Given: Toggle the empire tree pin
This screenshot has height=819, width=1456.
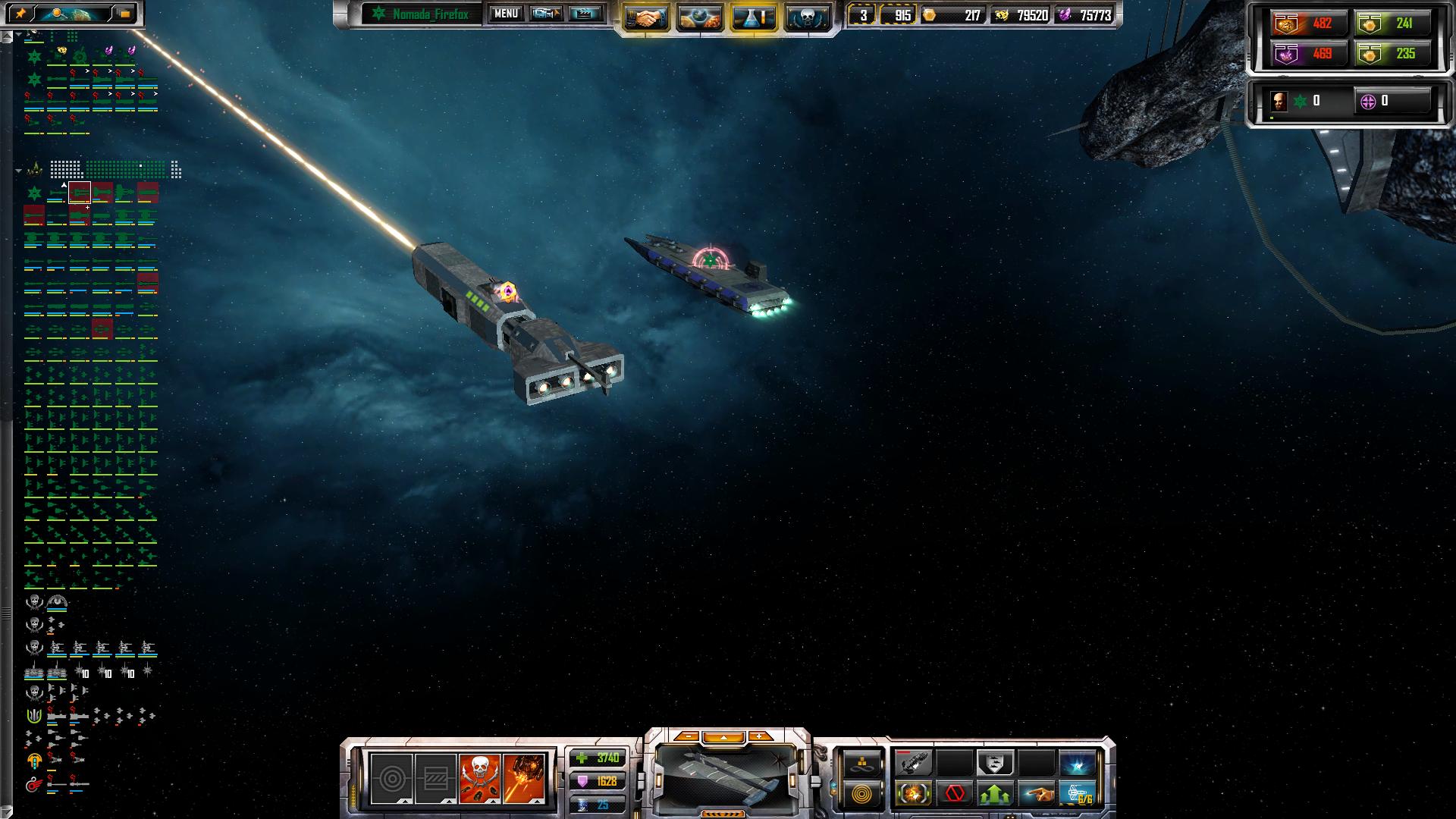Looking at the screenshot, I should tap(20, 14).
